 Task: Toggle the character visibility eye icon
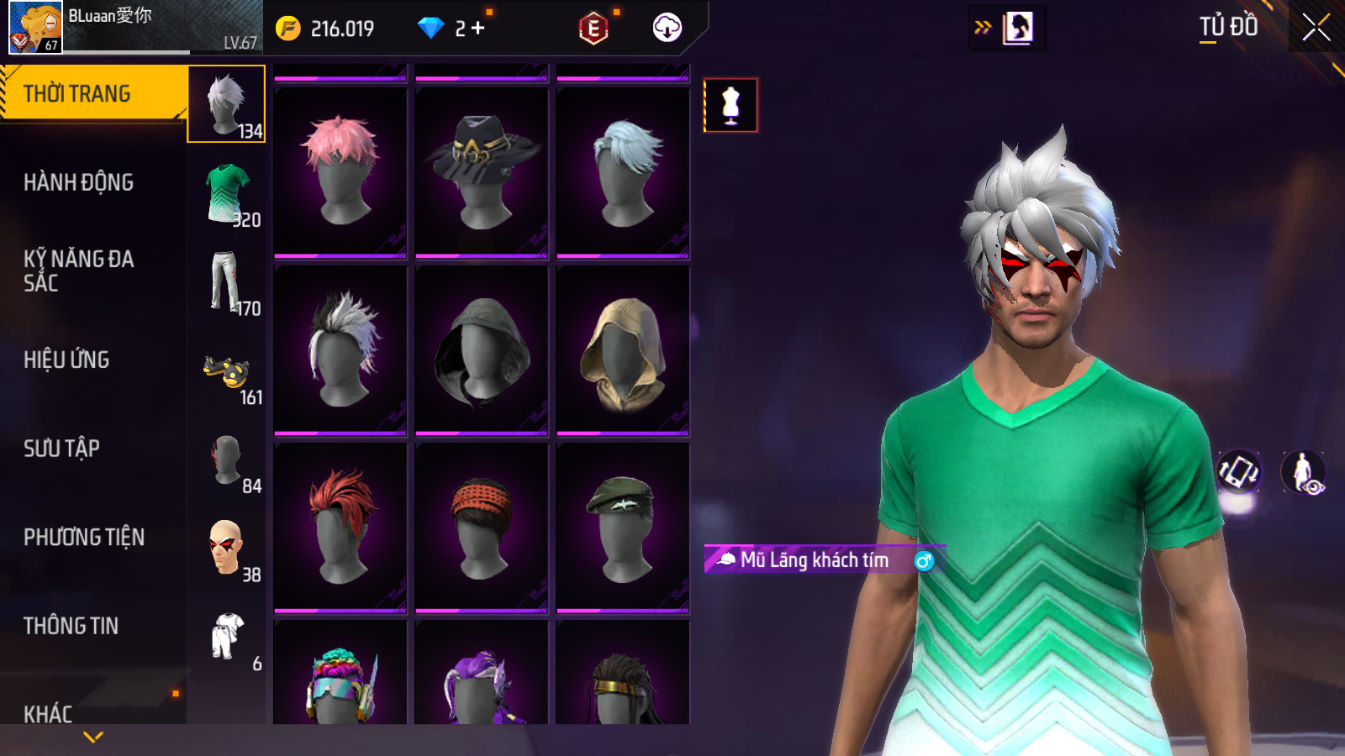click(x=1304, y=473)
